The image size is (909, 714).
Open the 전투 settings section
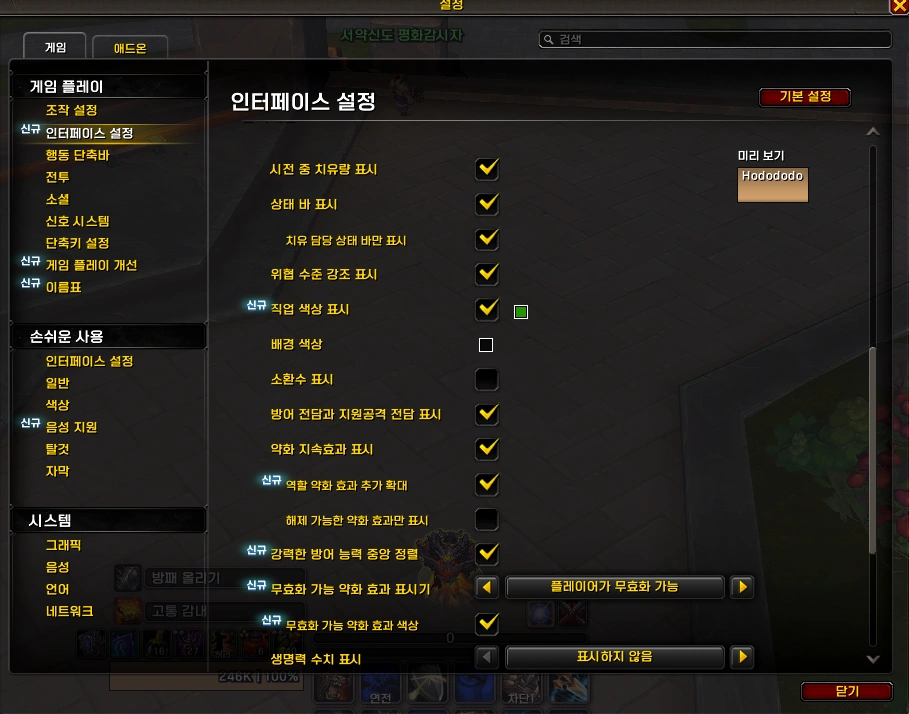click(57, 177)
